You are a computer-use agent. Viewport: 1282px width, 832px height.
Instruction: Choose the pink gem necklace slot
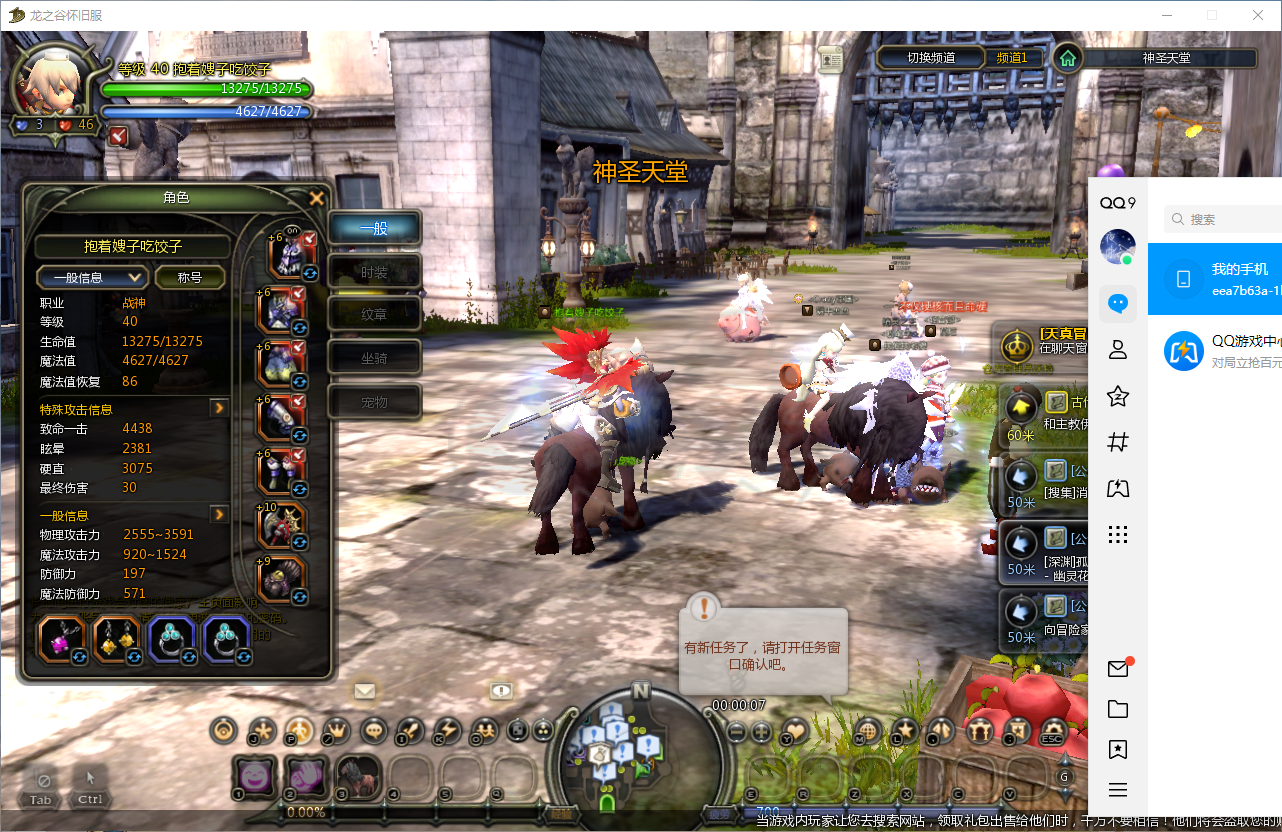coord(61,640)
